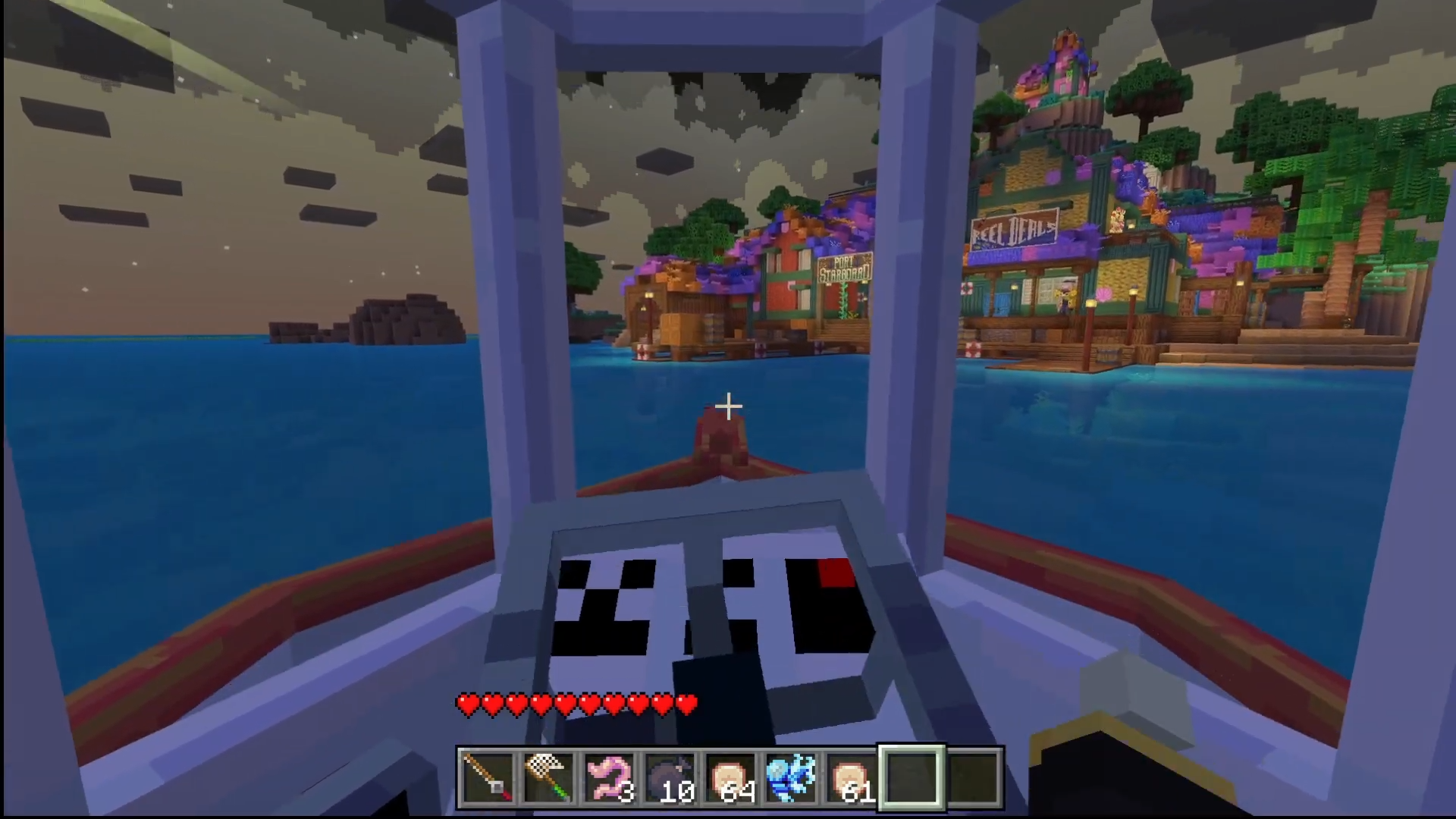Click the highlighted empty hotbar slot
1456x819 pixels.
pos(912,778)
